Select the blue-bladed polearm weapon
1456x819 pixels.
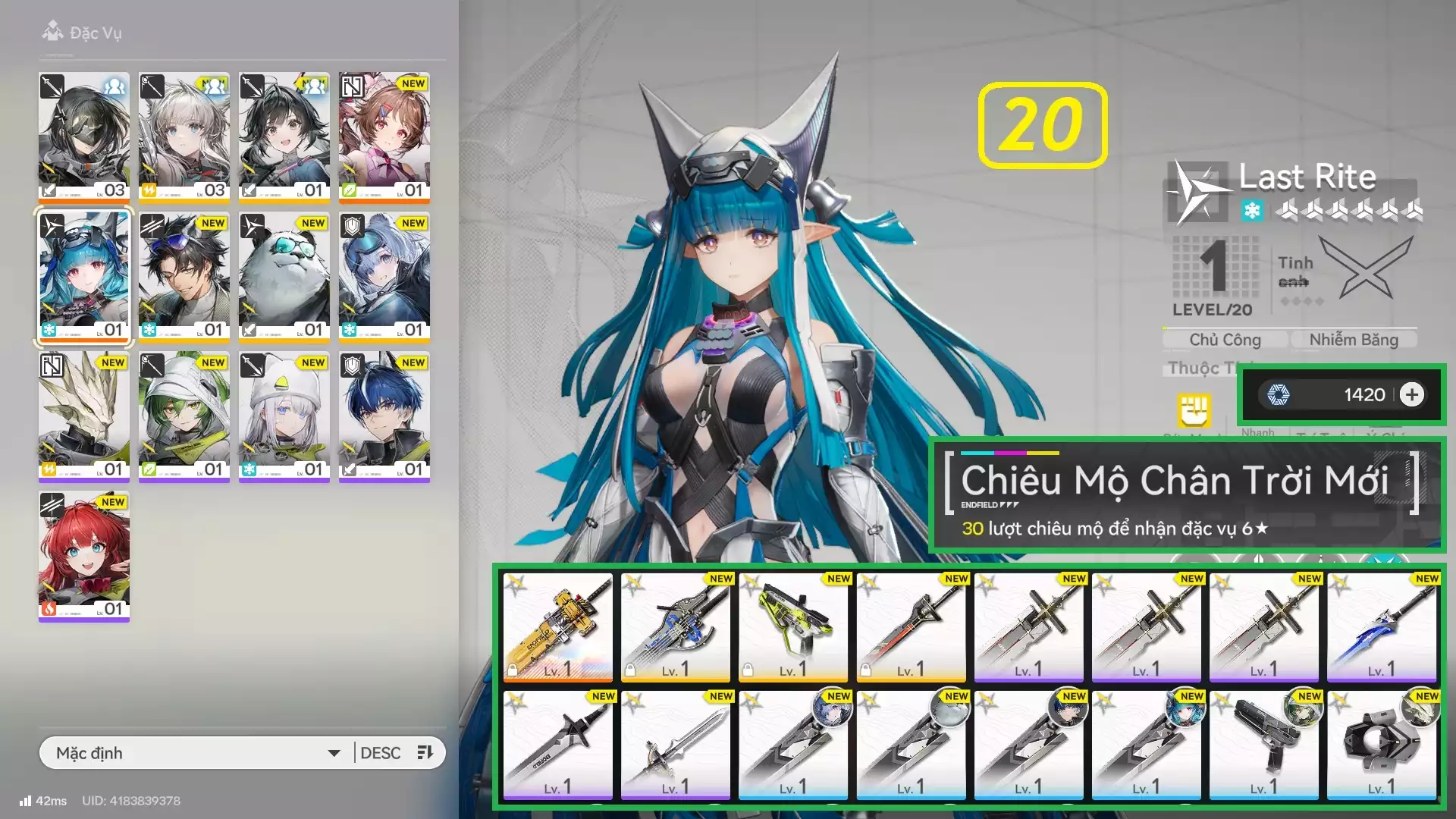tap(1382, 627)
